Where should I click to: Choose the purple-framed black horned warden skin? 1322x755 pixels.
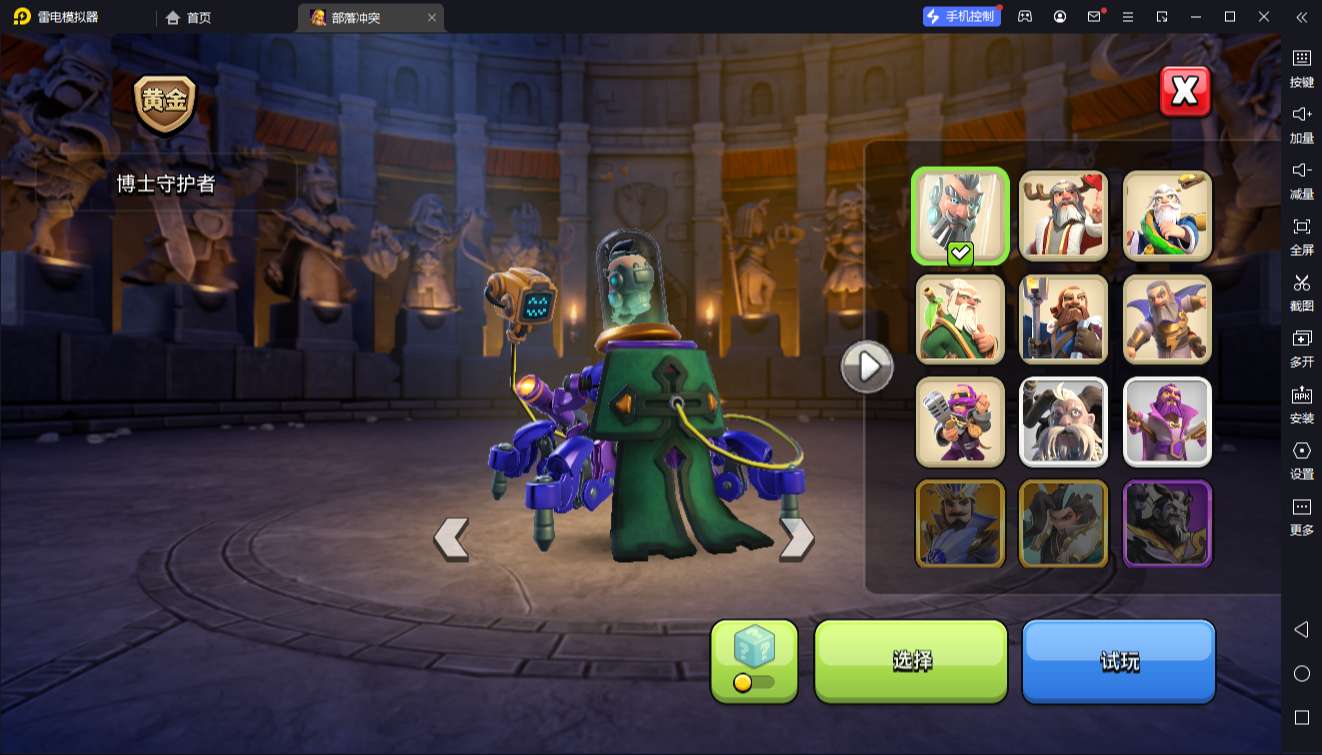point(1167,524)
